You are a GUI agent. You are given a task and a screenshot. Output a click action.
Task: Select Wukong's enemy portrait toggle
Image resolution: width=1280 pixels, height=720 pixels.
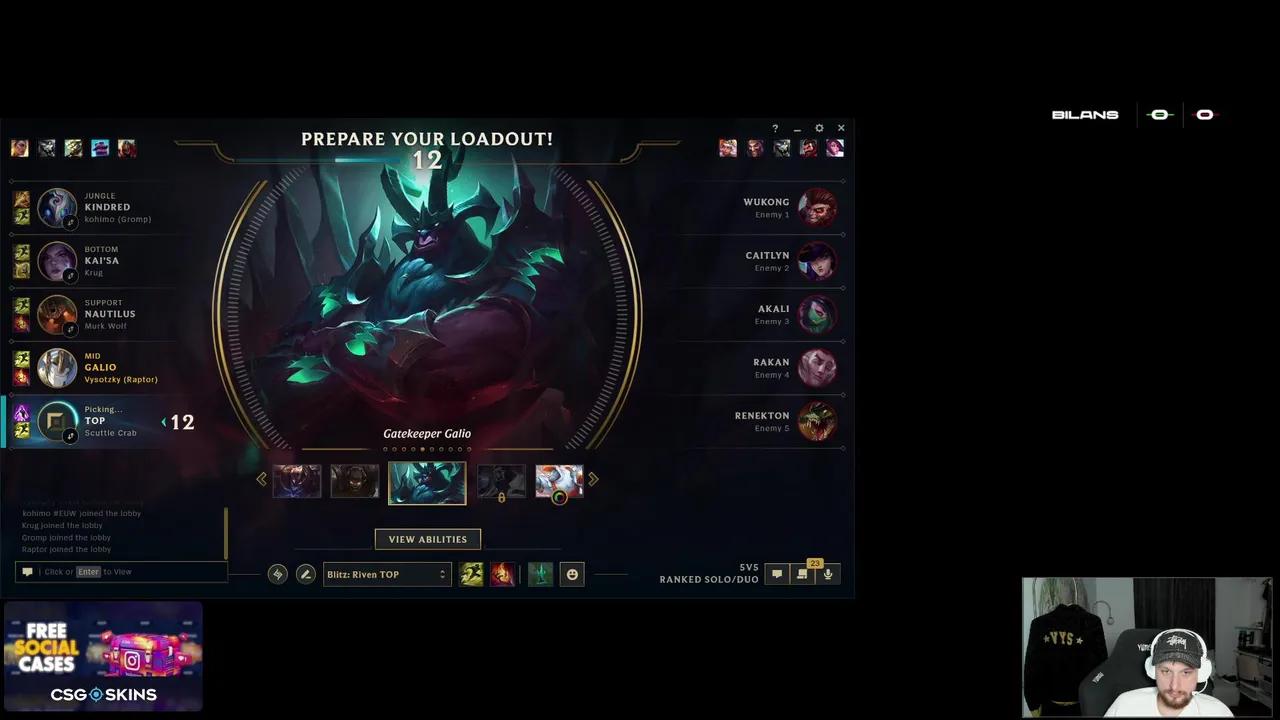tap(818, 207)
